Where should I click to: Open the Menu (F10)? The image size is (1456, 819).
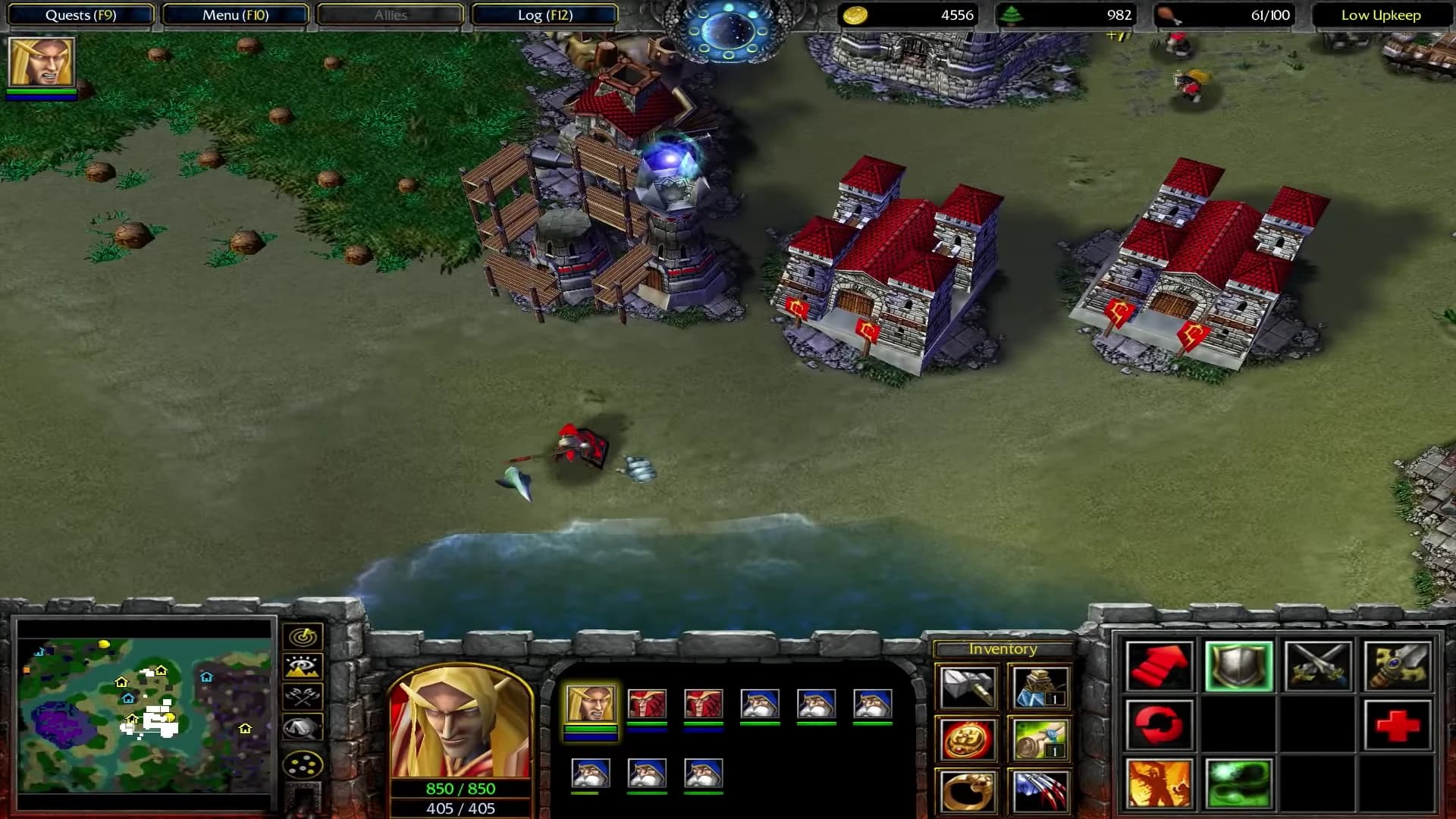236,14
